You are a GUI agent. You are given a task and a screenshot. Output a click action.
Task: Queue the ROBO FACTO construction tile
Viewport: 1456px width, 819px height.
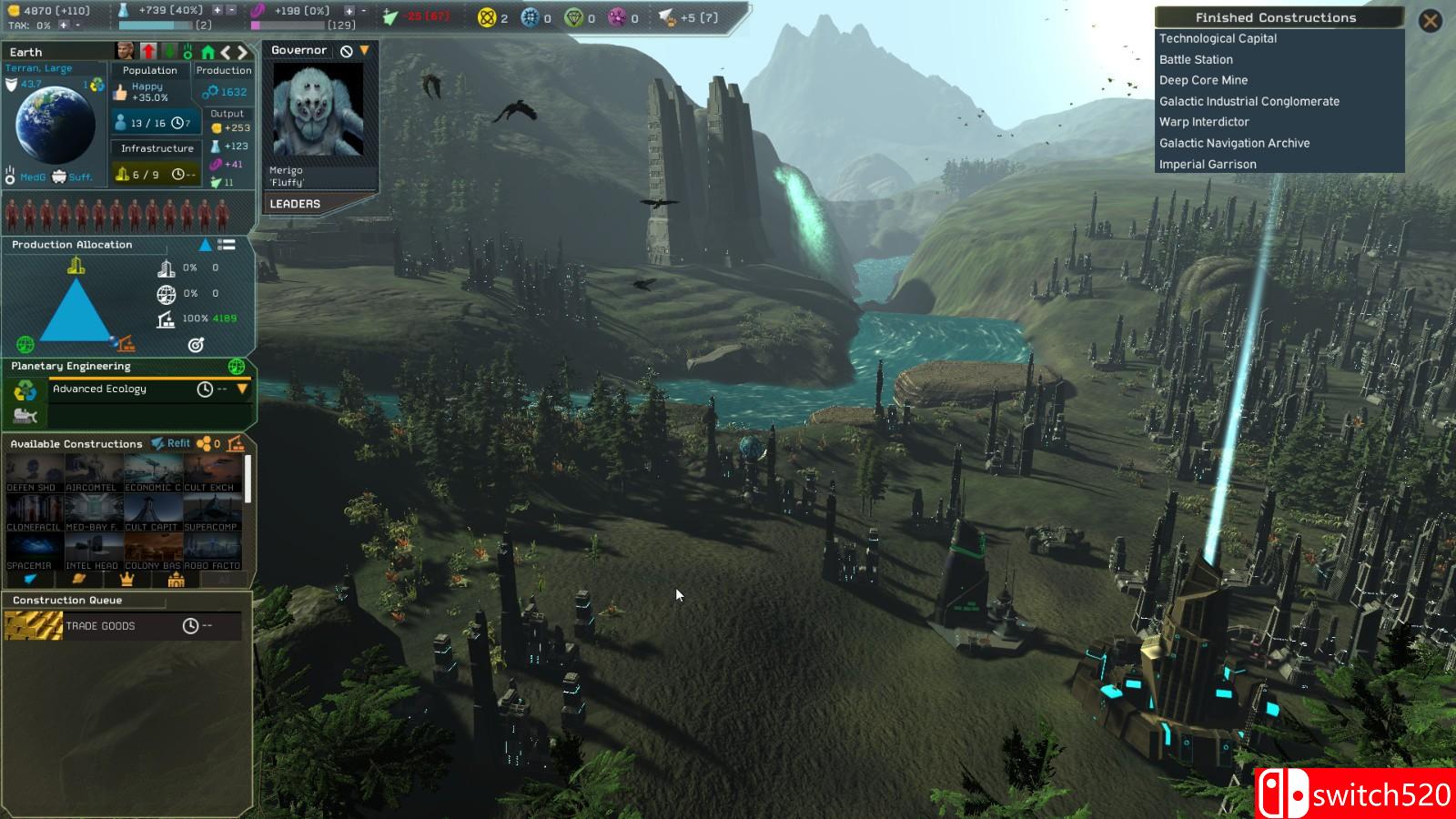click(211, 552)
